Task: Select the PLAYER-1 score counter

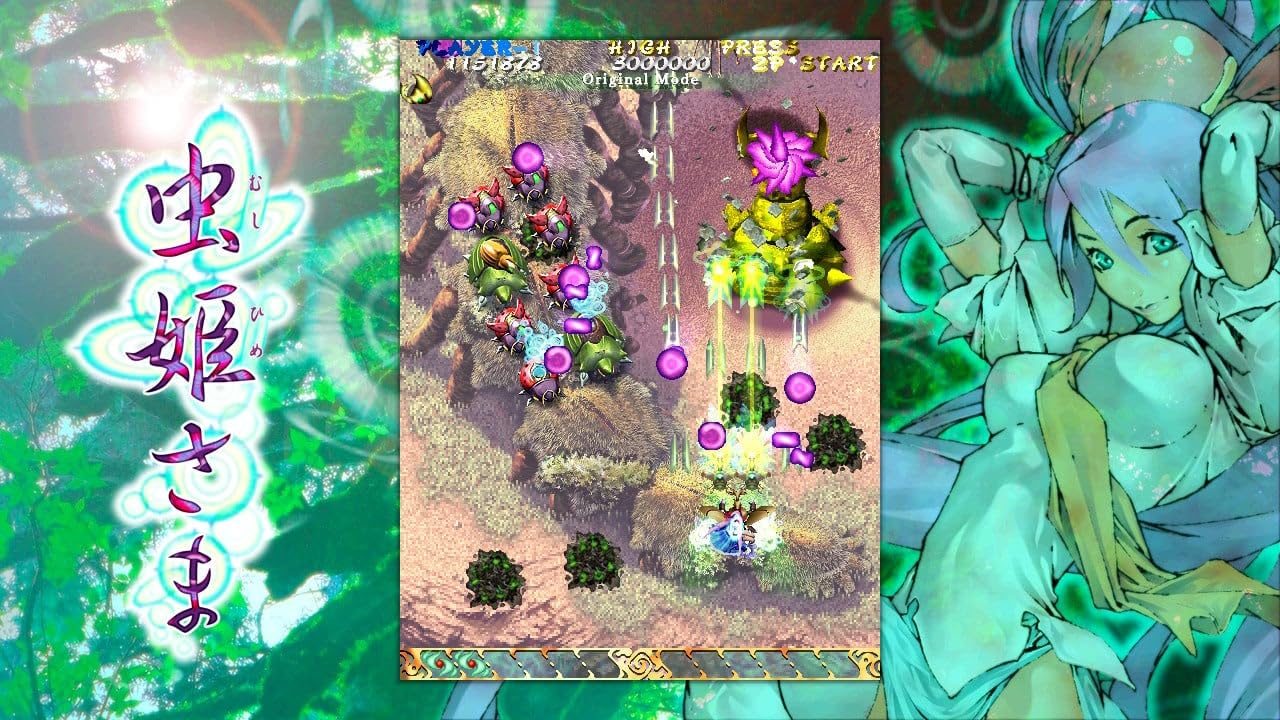Action: (x=480, y=55)
